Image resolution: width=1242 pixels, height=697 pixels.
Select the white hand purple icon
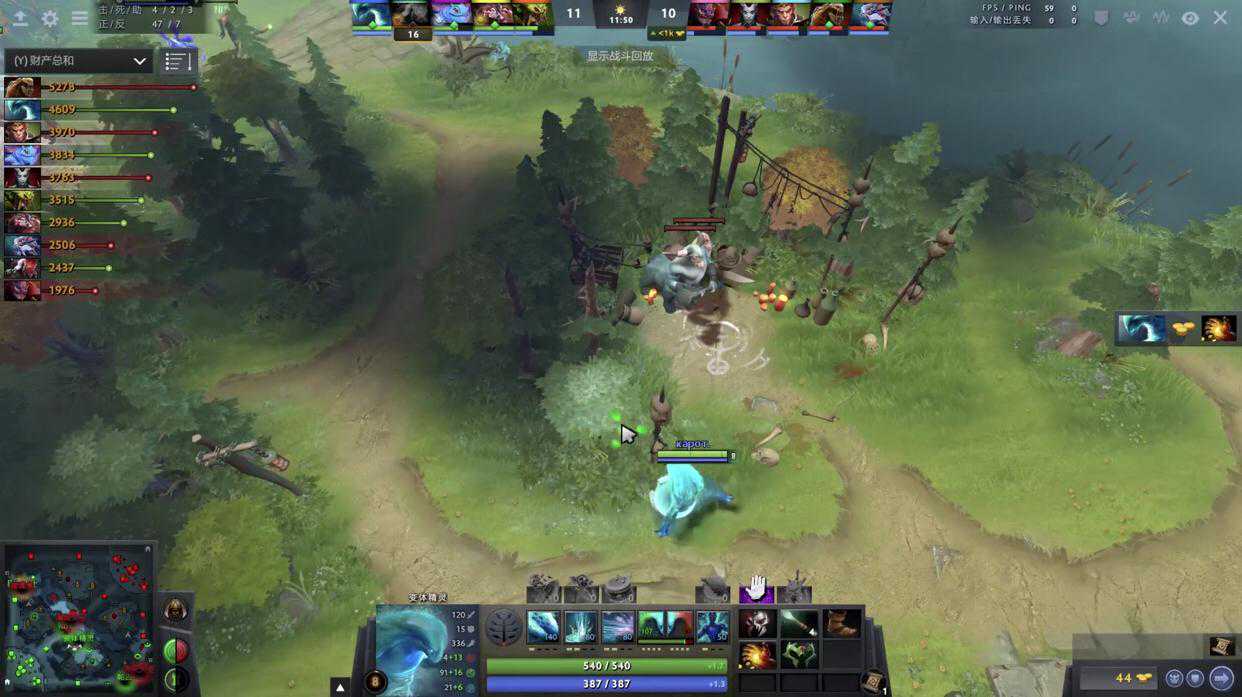point(757,588)
